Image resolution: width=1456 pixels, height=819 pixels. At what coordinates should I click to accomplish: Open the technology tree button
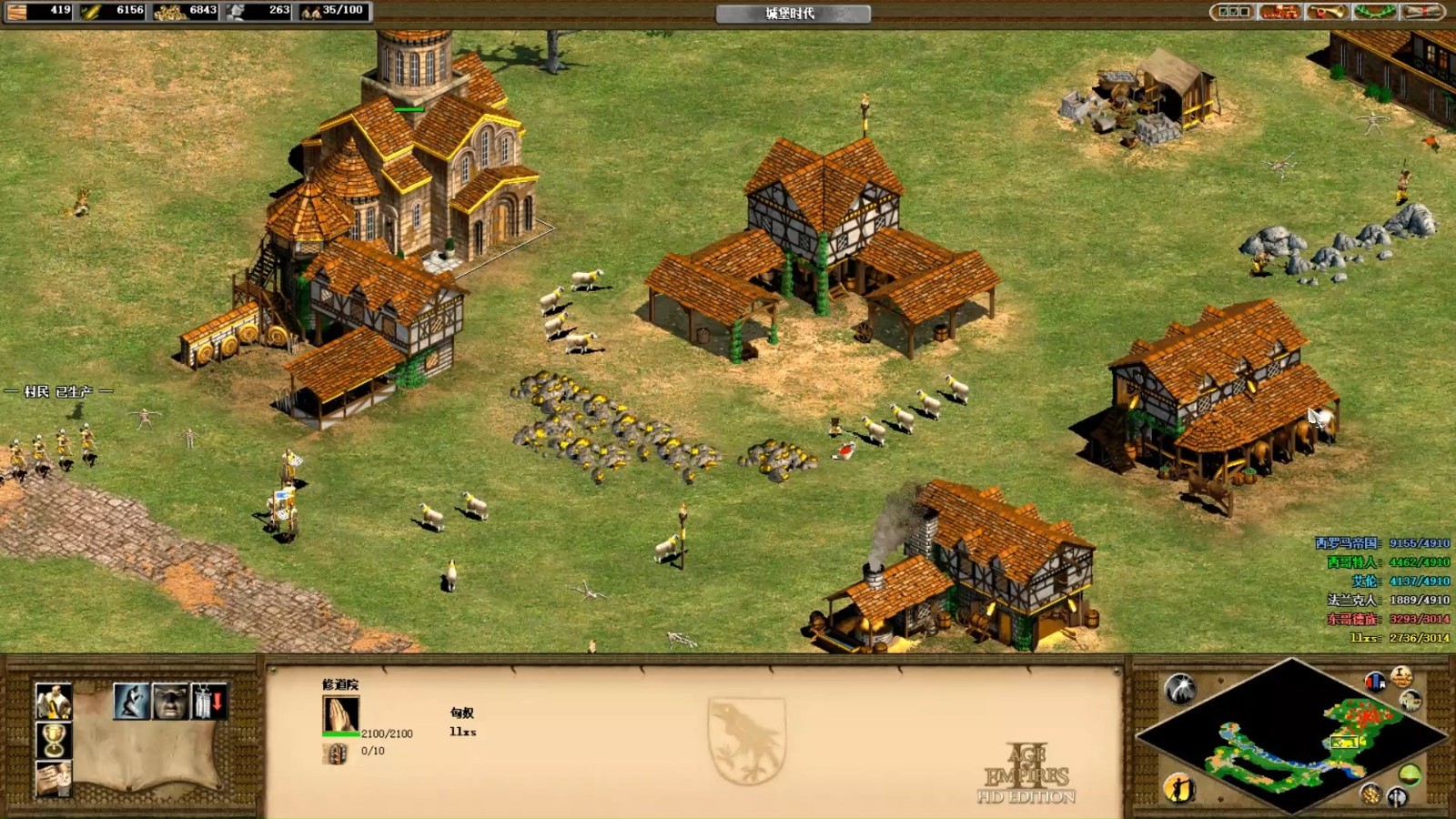[x=1279, y=12]
